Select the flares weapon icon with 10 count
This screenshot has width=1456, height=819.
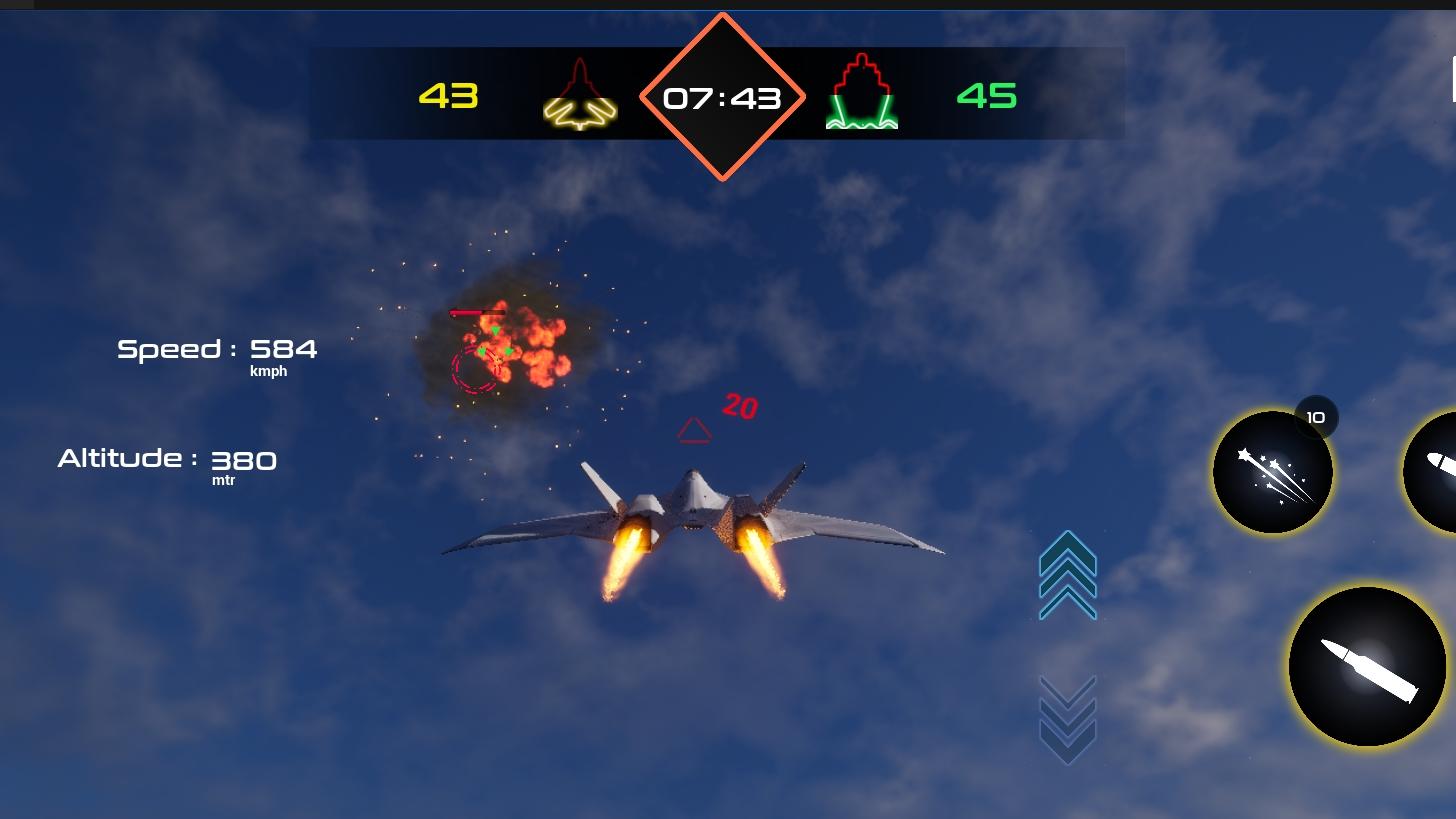click(x=1272, y=471)
